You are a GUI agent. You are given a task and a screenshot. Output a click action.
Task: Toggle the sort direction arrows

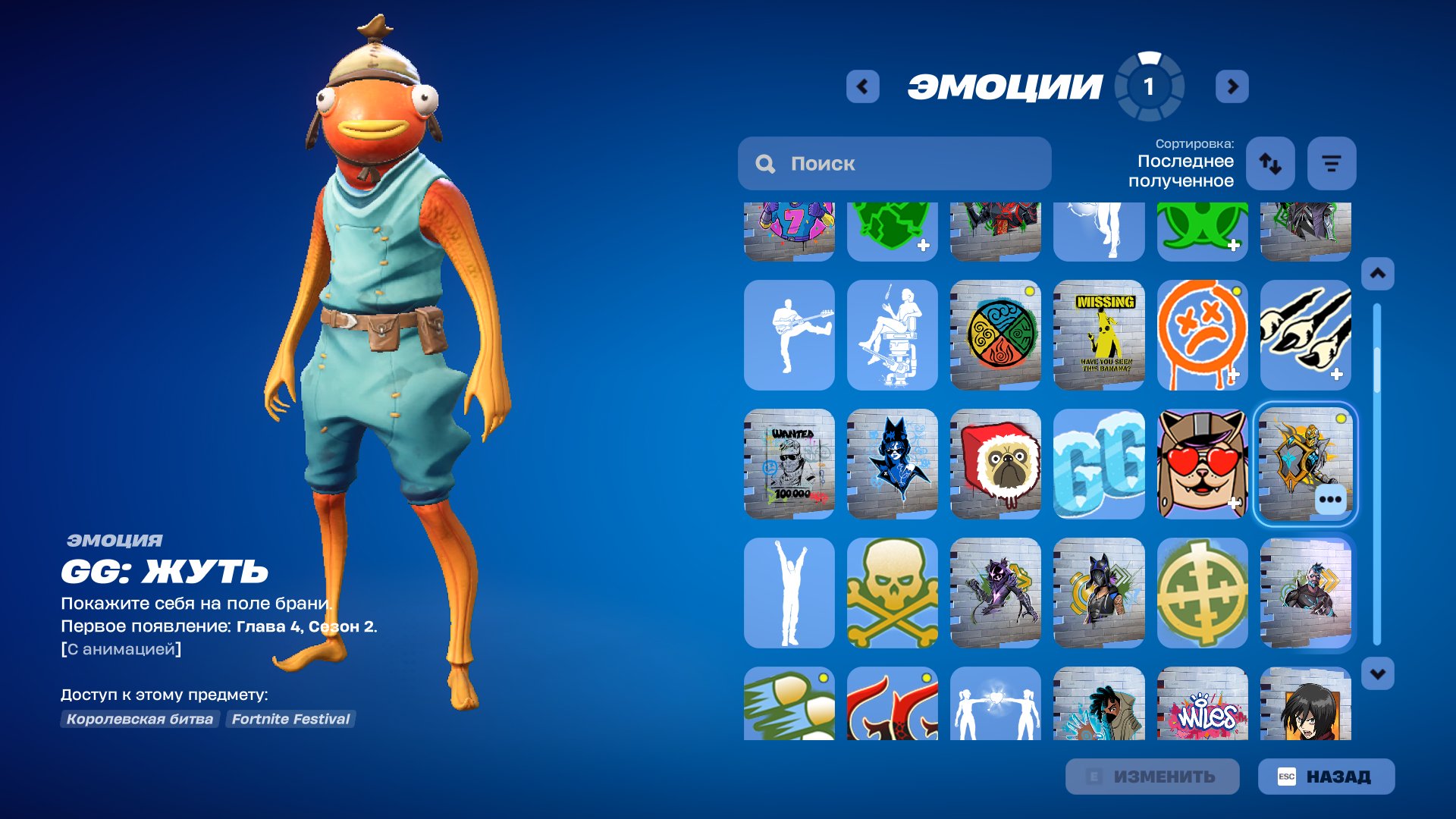coord(1270,163)
